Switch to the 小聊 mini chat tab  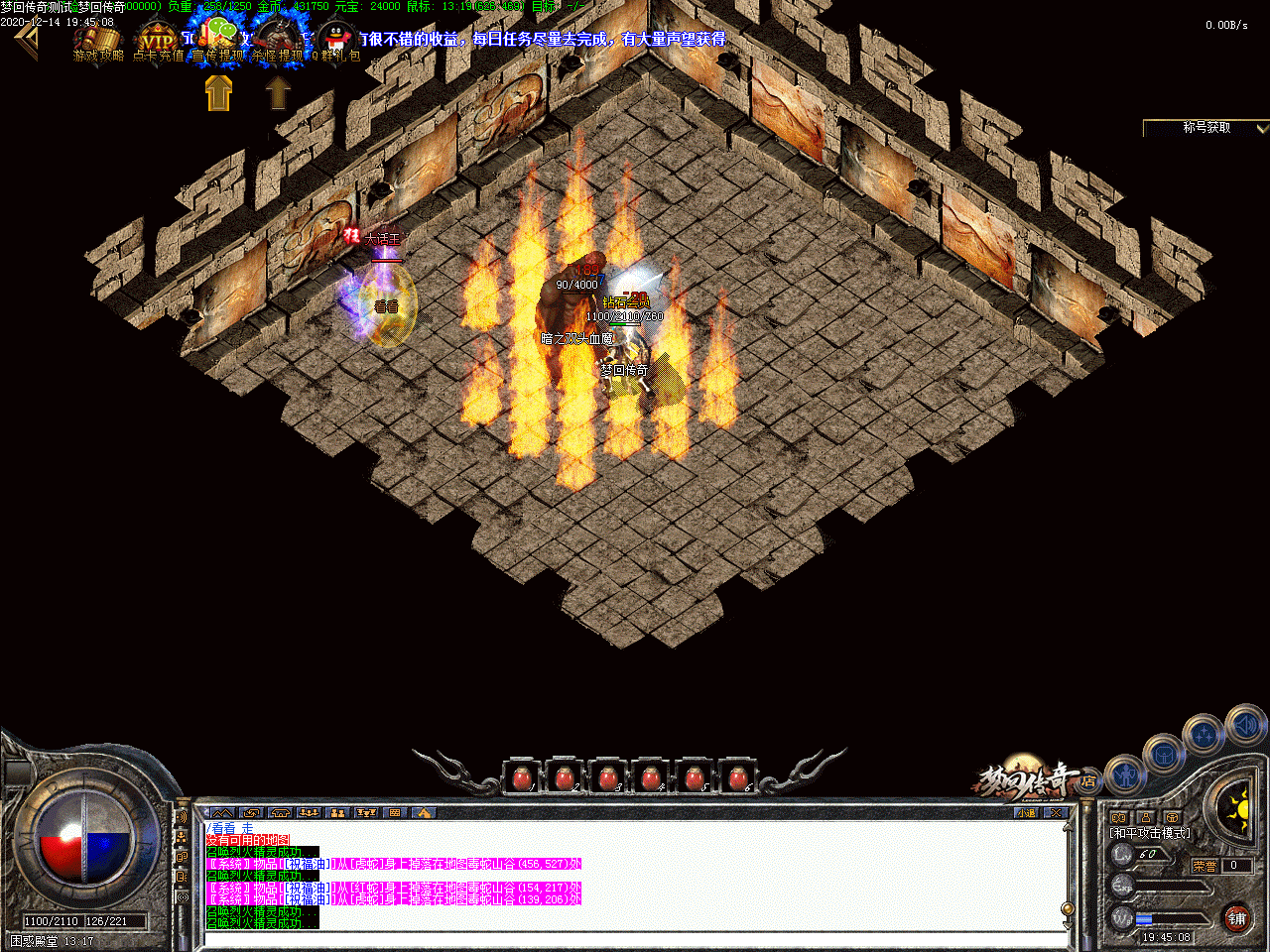click(1026, 812)
